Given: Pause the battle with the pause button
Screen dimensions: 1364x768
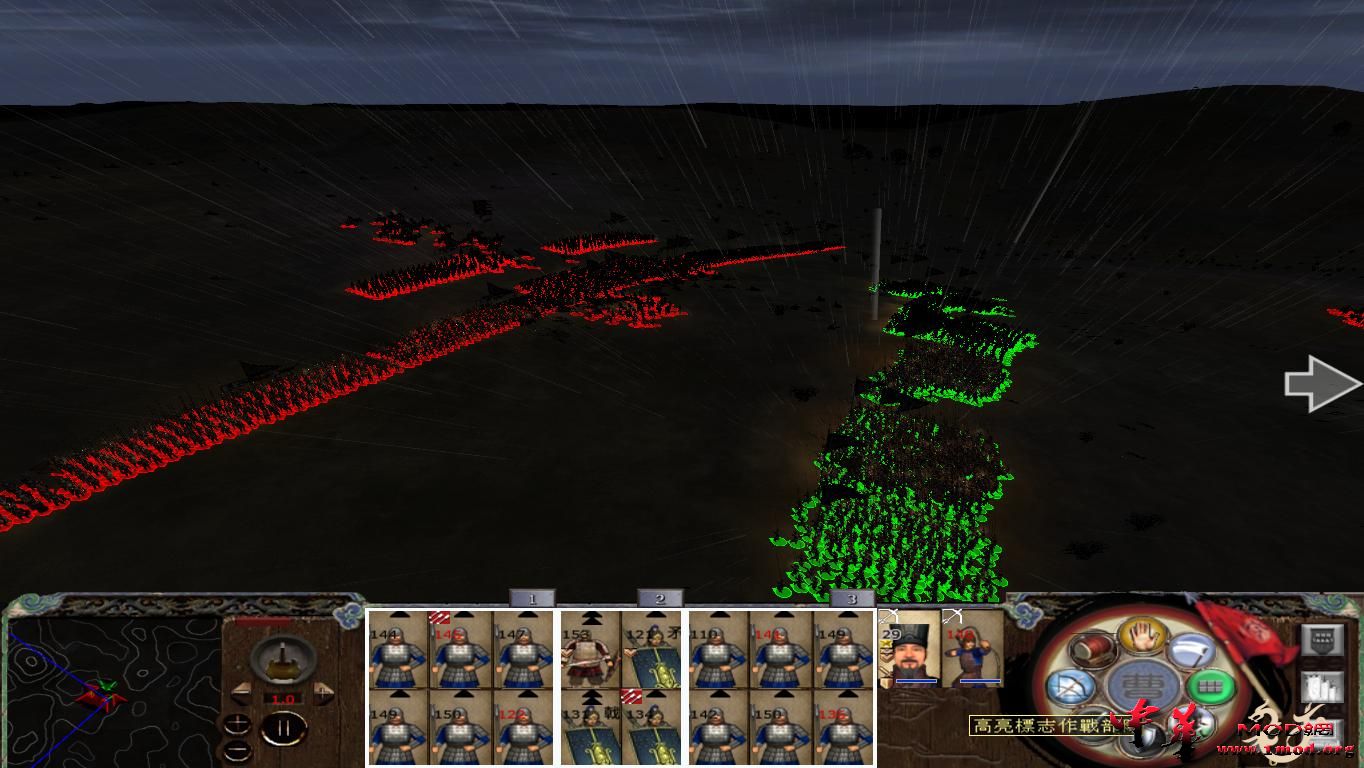Looking at the screenshot, I should point(284,726).
